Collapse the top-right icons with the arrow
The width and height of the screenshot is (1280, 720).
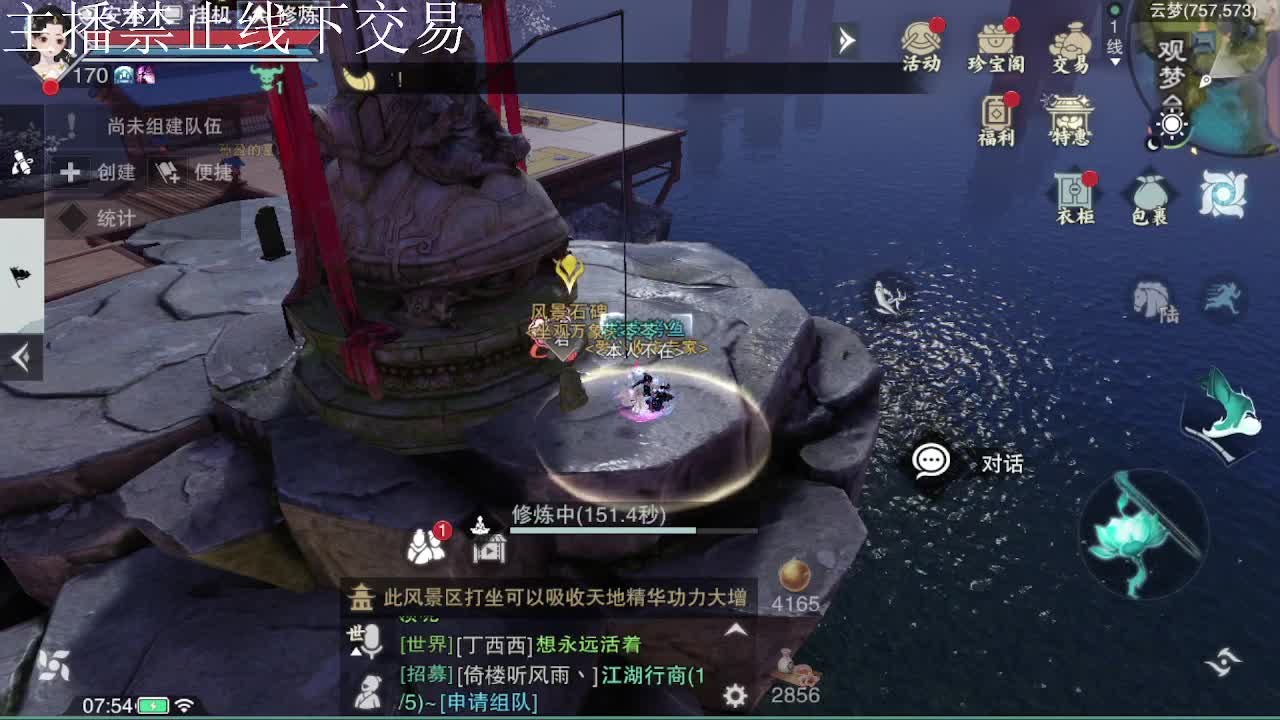click(848, 40)
